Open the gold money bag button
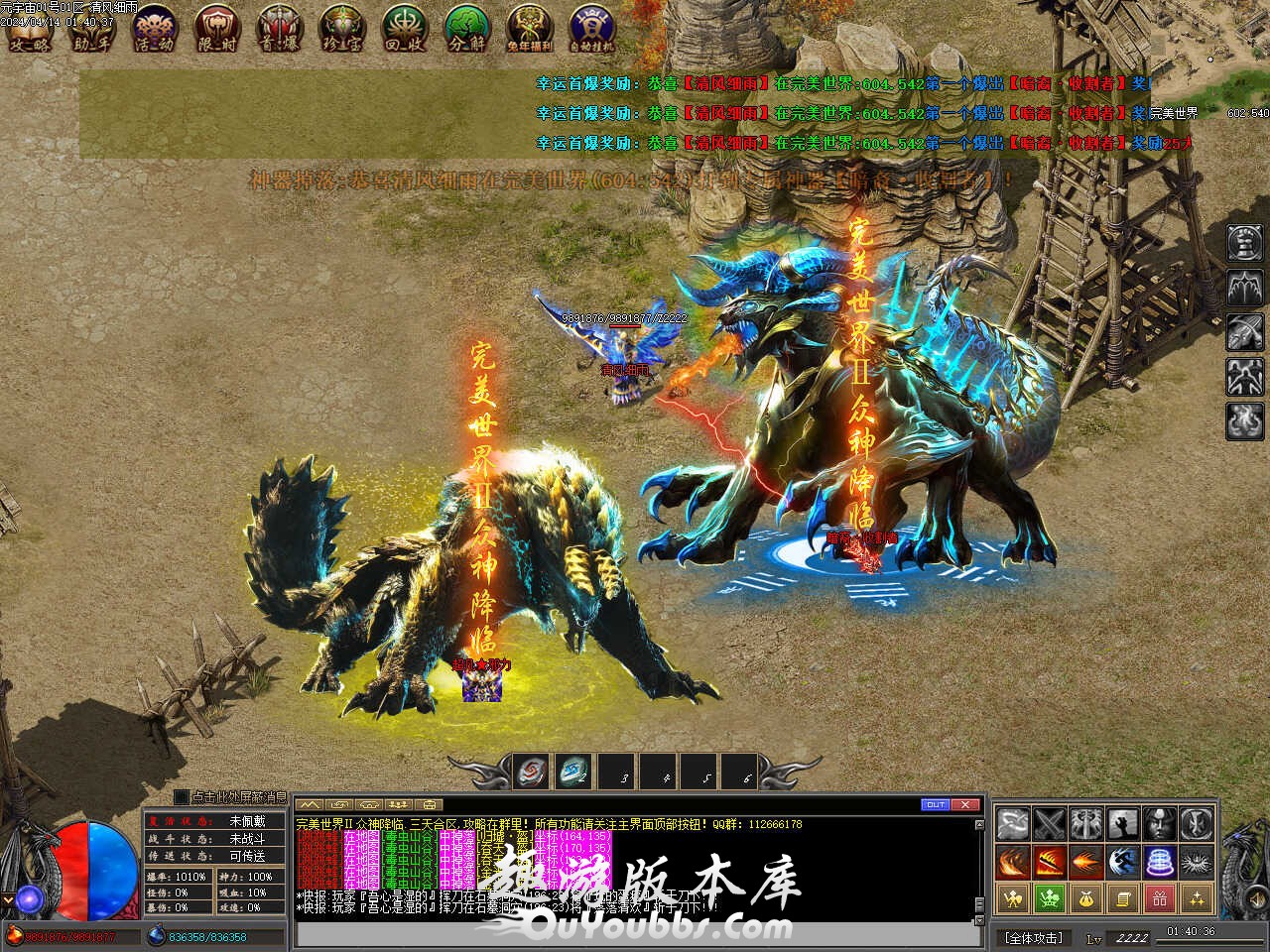Viewport: 1270px width, 952px height. pyautogui.click(x=1085, y=898)
